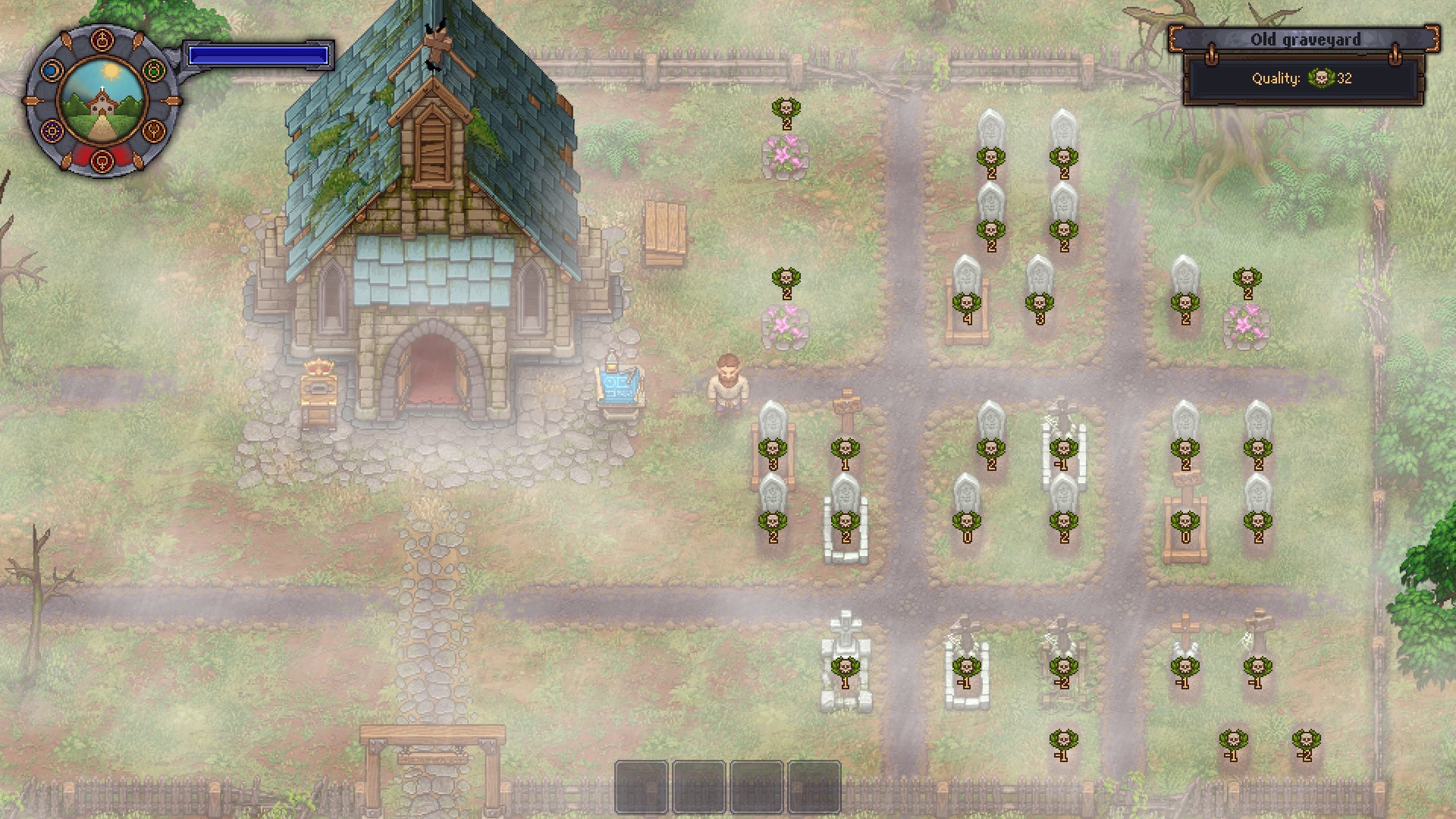Open the minimap showing the church scene

tap(102, 101)
